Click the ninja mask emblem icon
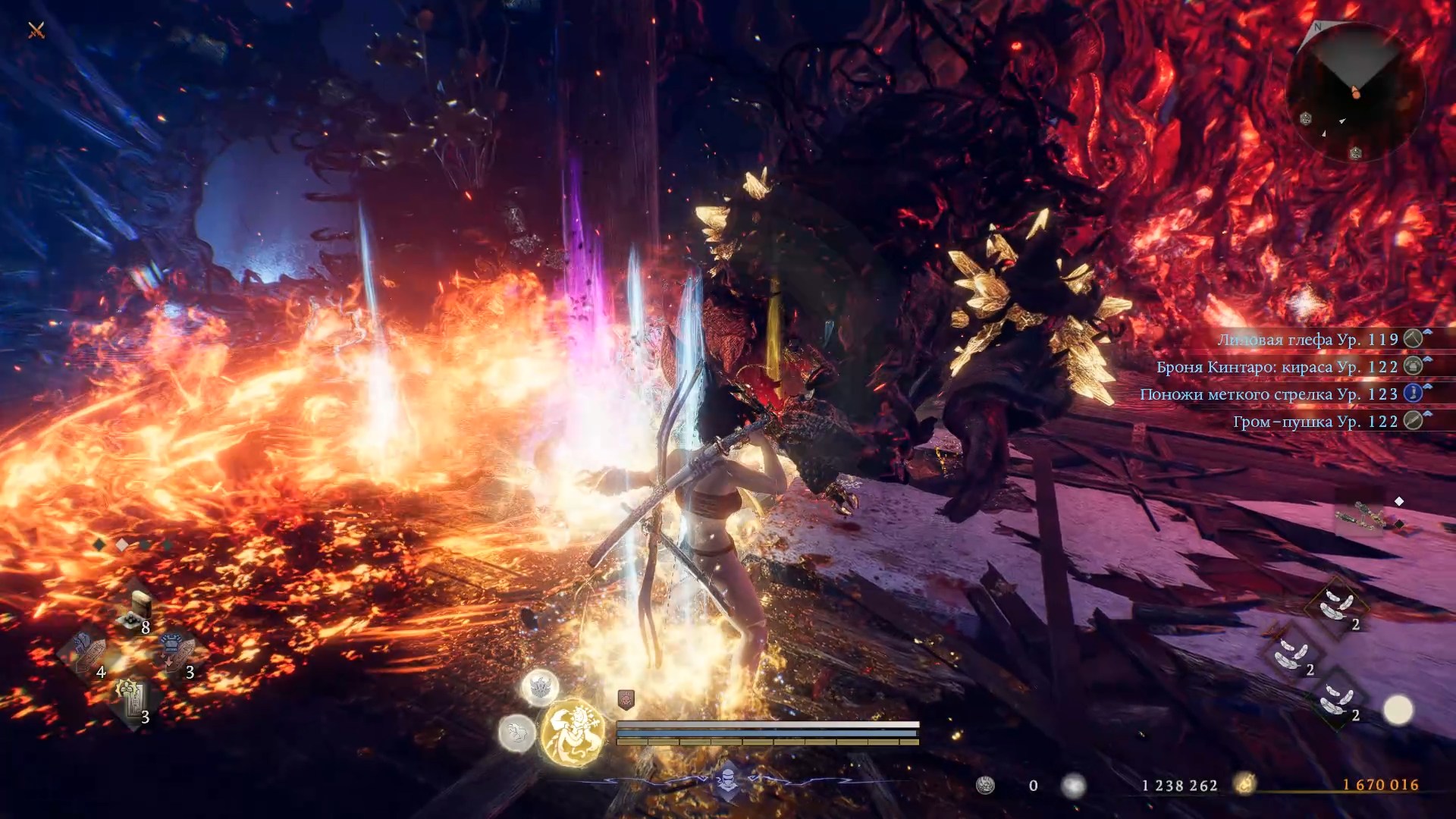 pos(727,780)
